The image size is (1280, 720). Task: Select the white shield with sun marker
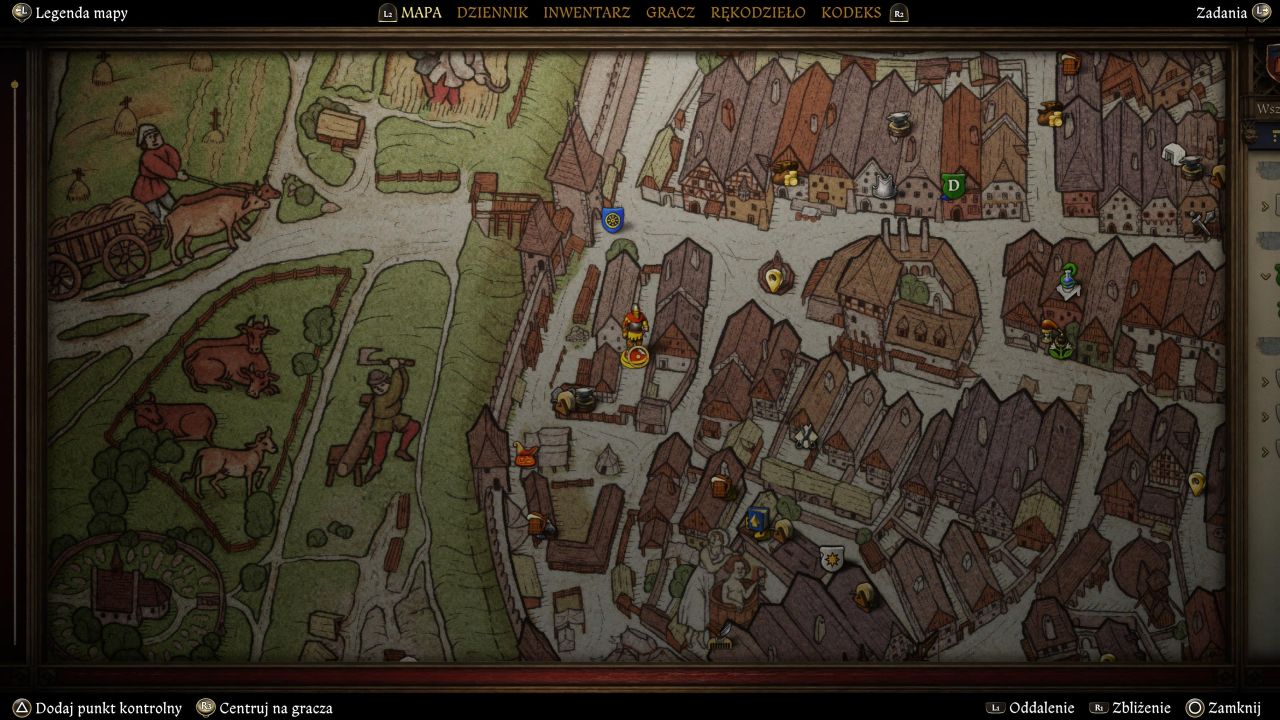(830, 558)
